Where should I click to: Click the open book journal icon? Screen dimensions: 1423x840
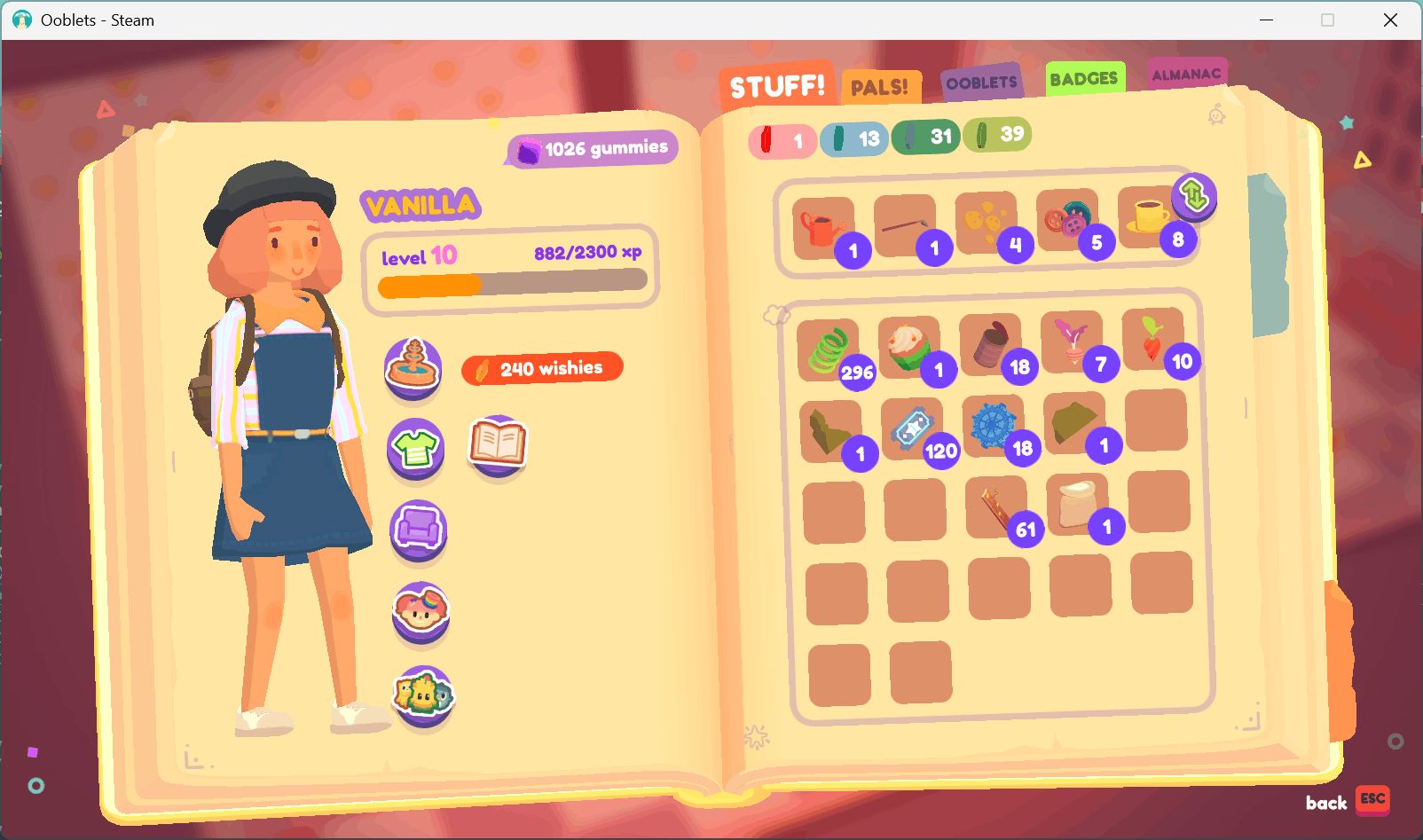pyautogui.click(x=498, y=443)
